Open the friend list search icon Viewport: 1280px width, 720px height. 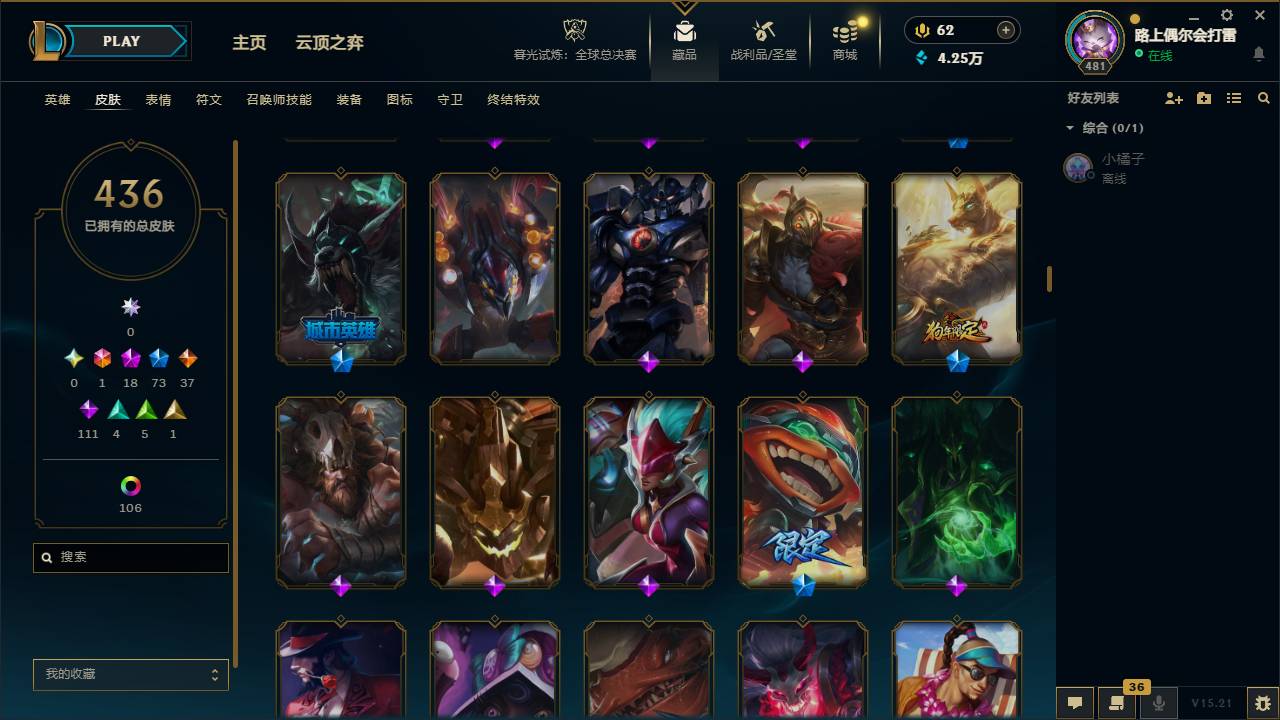click(x=1263, y=97)
